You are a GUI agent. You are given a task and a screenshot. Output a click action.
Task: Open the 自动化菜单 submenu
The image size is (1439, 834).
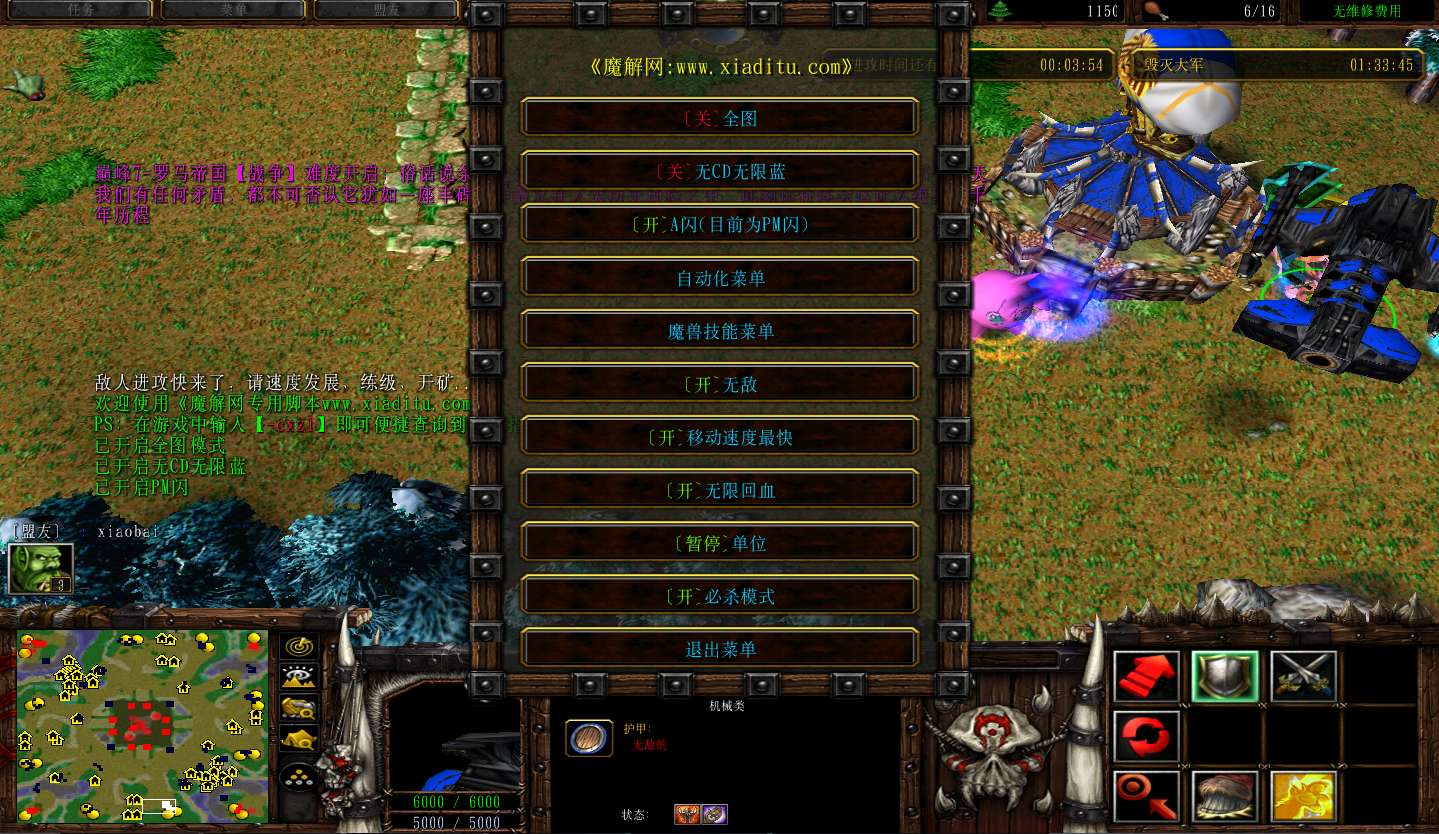719,276
